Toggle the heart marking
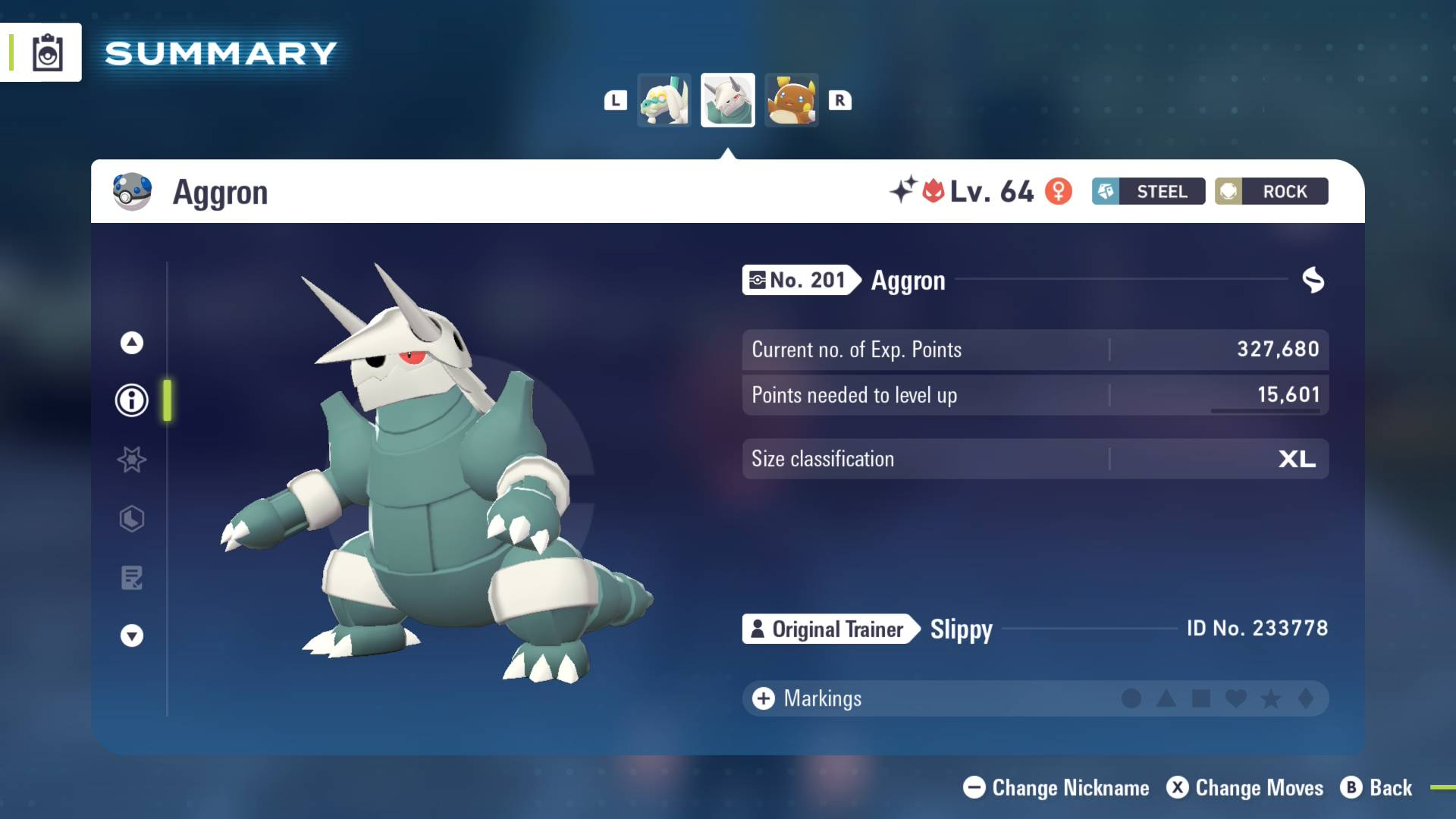The image size is (1456, 819). point(1236,698)
